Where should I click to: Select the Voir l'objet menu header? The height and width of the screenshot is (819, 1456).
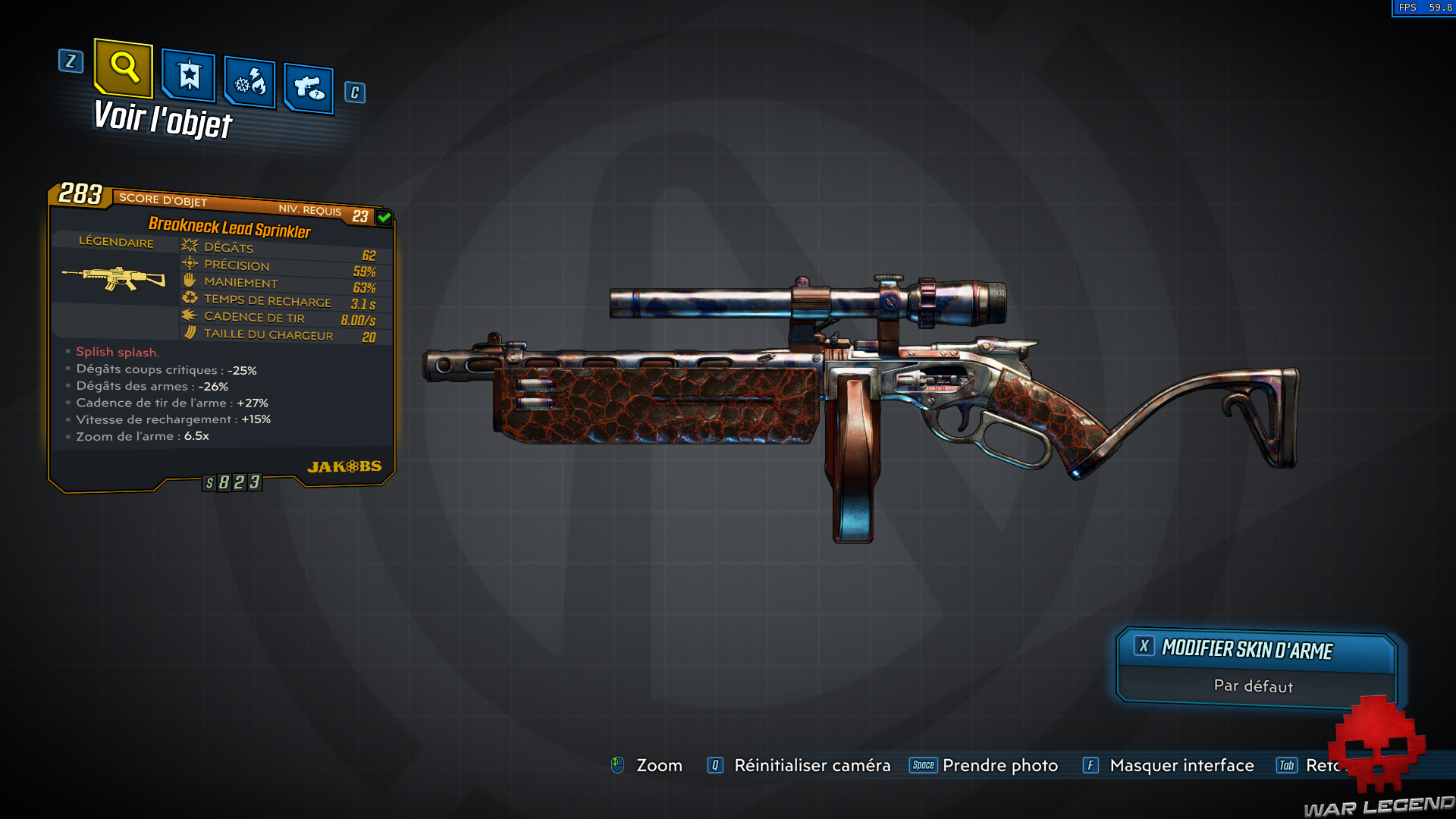pyautogui.click(x=161, y=120)
